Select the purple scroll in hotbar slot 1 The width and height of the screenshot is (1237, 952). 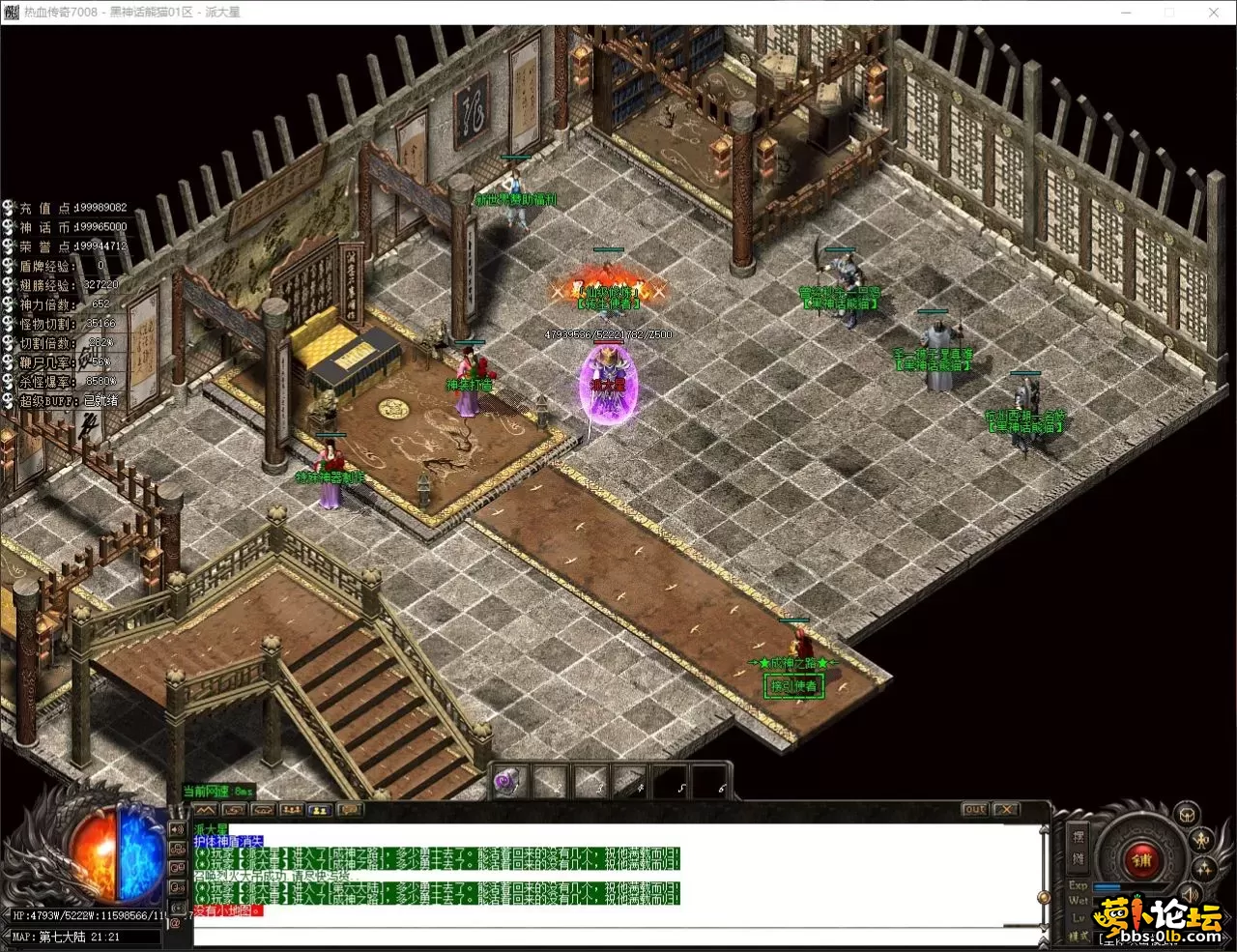(509, 781)
